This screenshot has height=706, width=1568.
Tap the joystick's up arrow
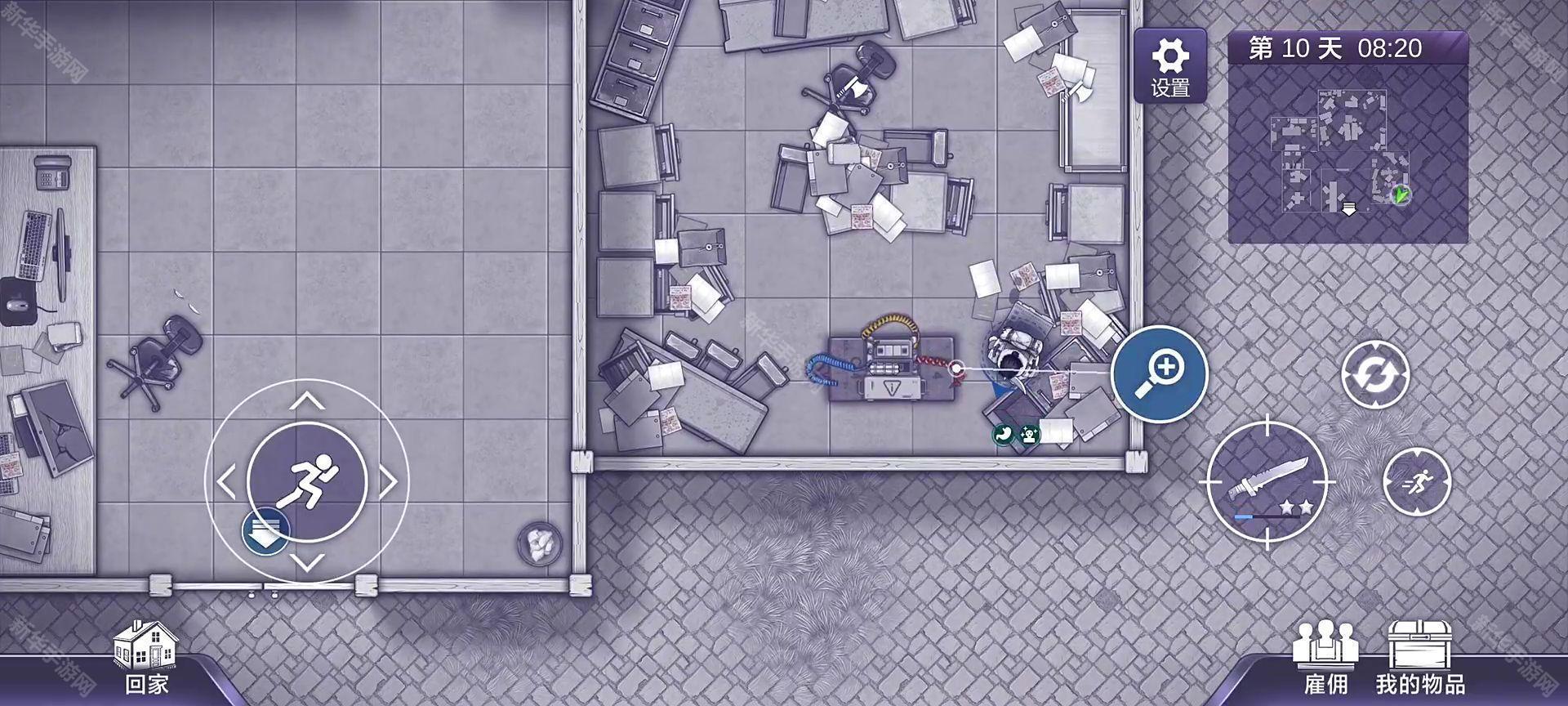point(307,400)
